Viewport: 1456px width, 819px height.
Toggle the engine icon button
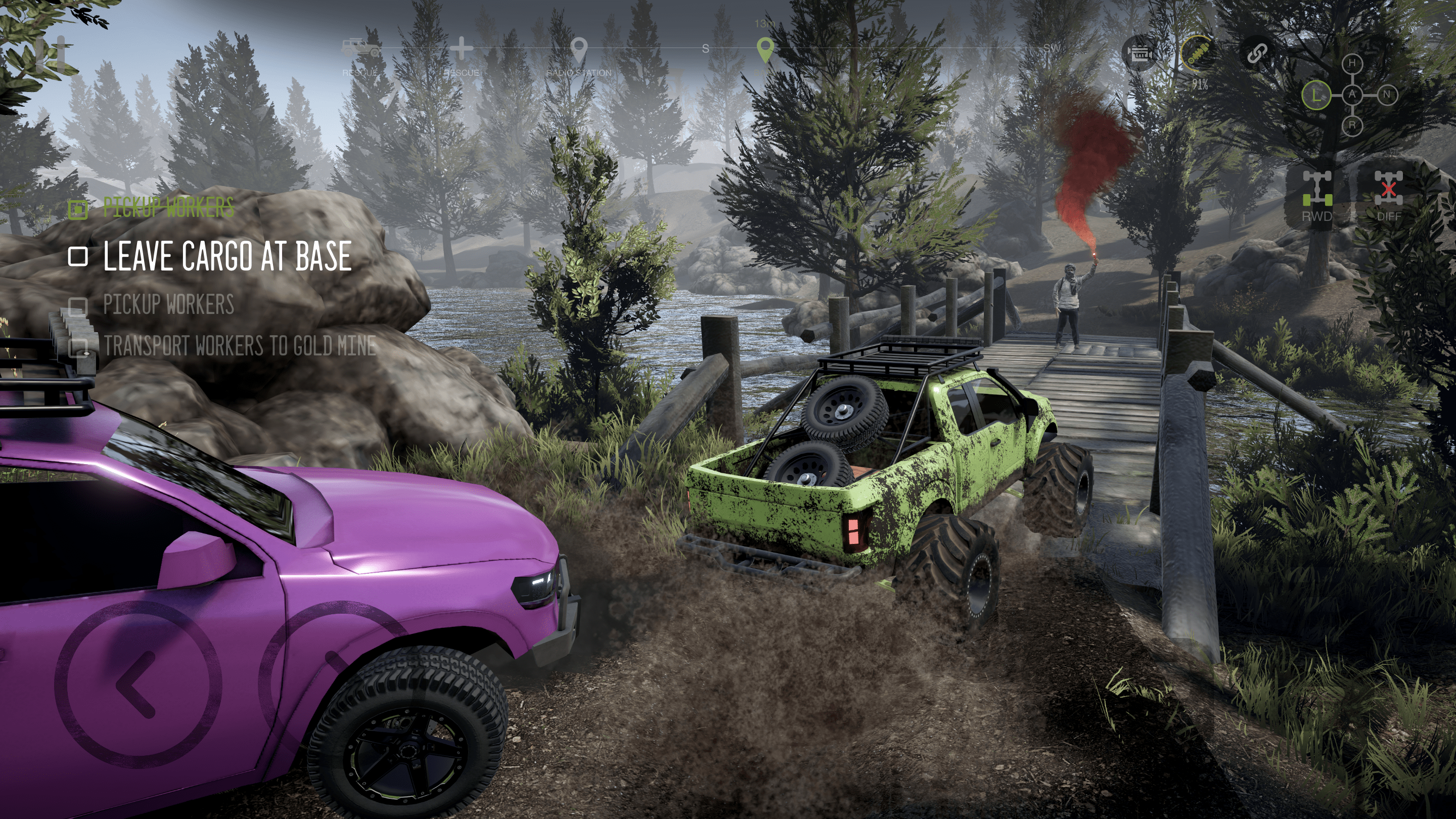(1140, 54)
